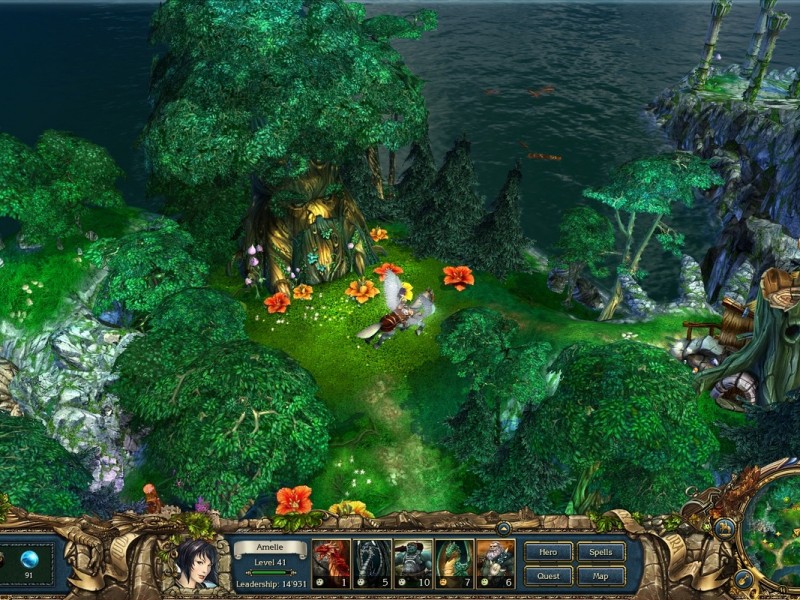Click the horse icon beside the minimap
800x600 pixels.
pos(725,529)
